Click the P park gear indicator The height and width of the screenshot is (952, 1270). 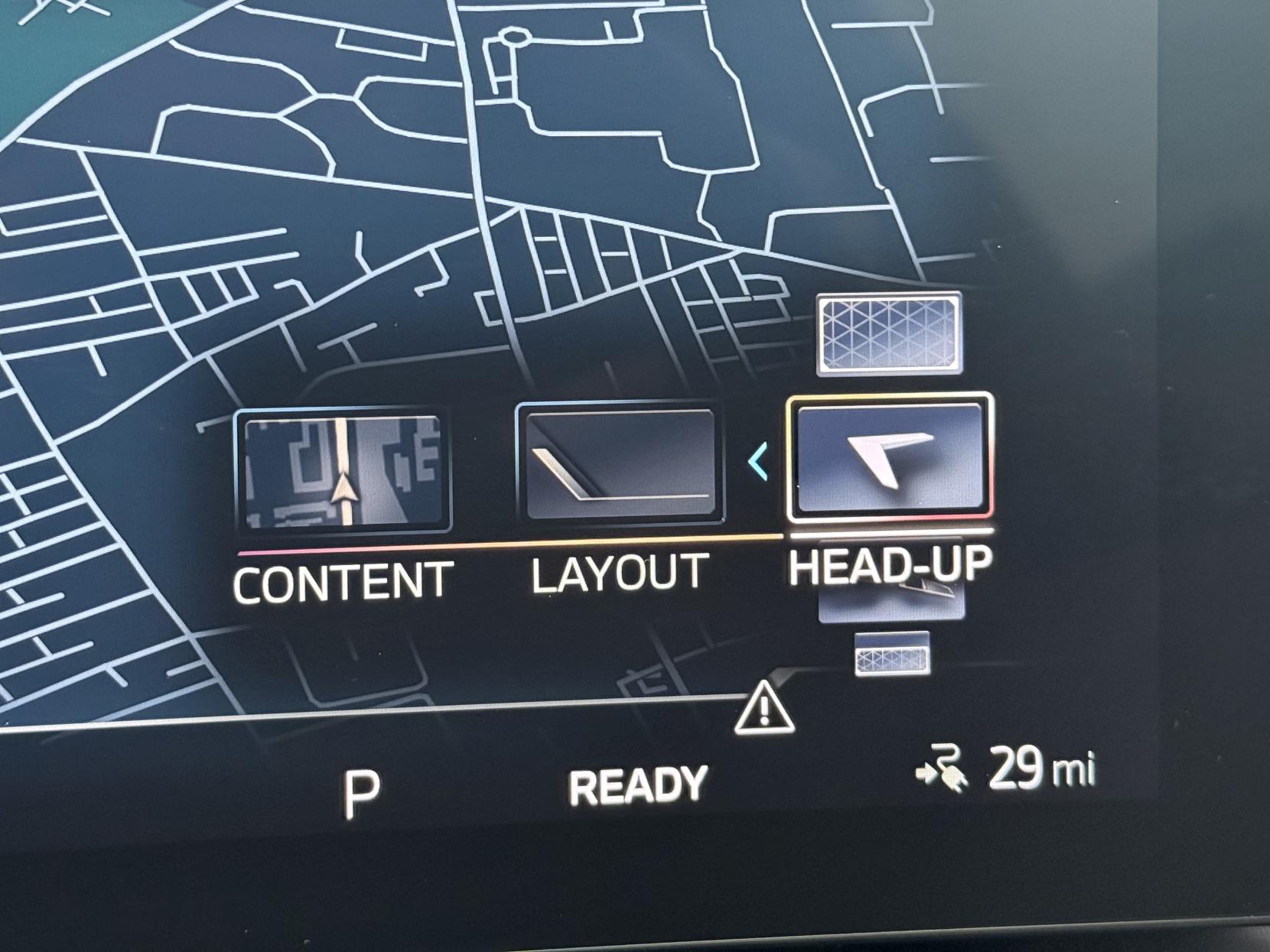[357, 781]
